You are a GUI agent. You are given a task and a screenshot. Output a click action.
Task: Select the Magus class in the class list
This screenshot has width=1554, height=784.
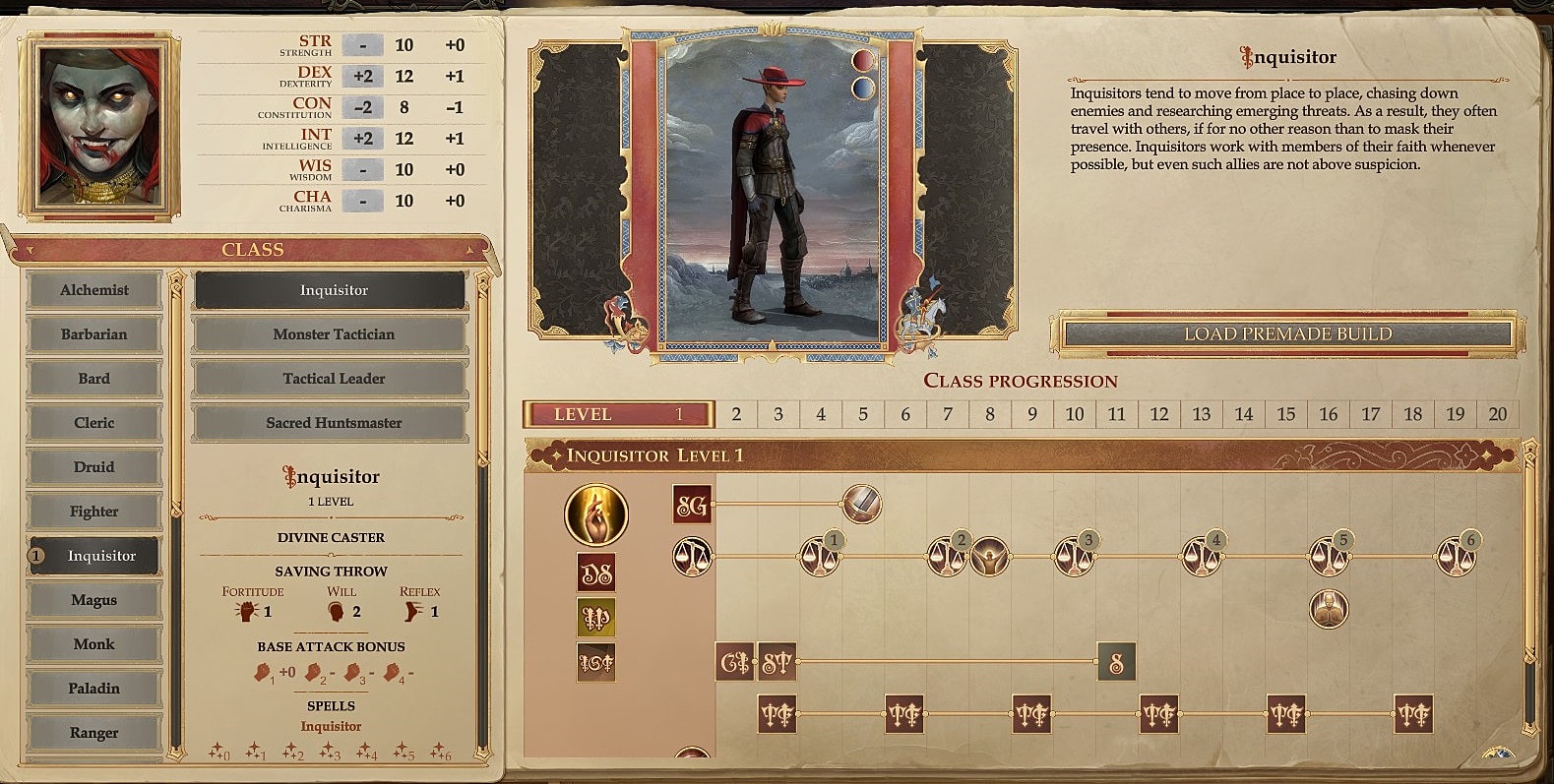[94, 599]
